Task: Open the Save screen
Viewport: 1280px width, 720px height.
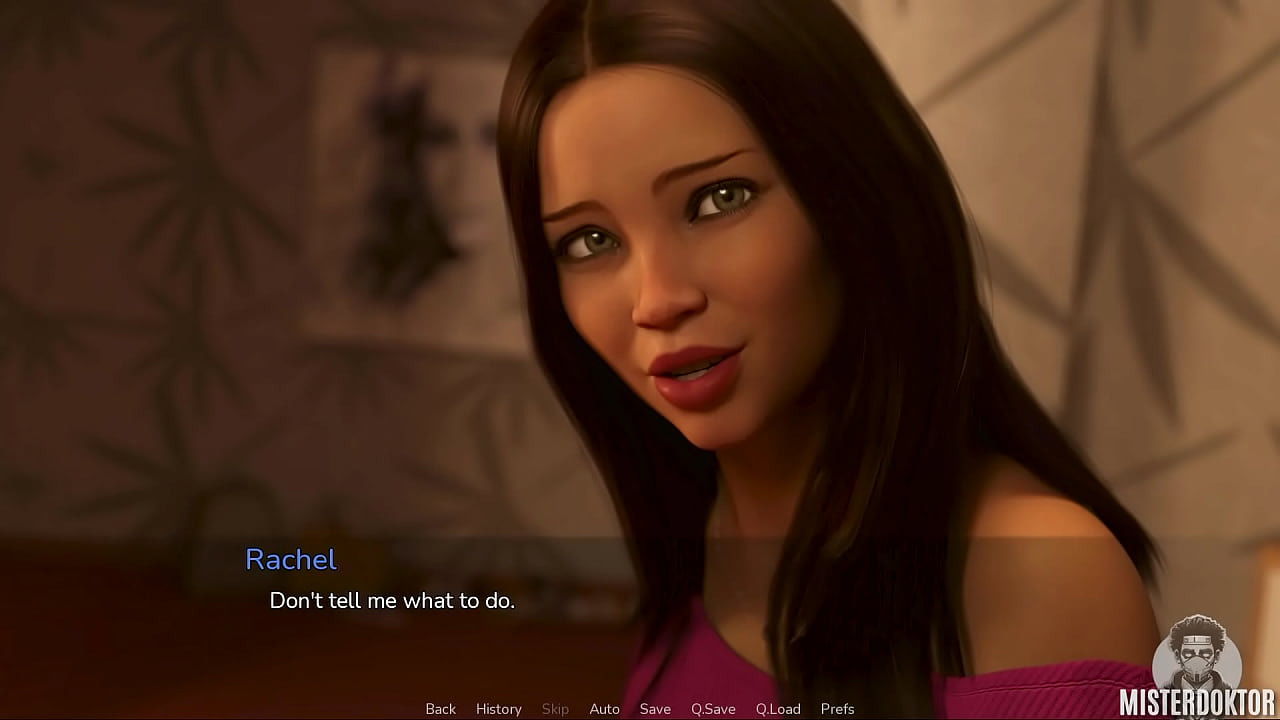Action: (x=655, y=708)
